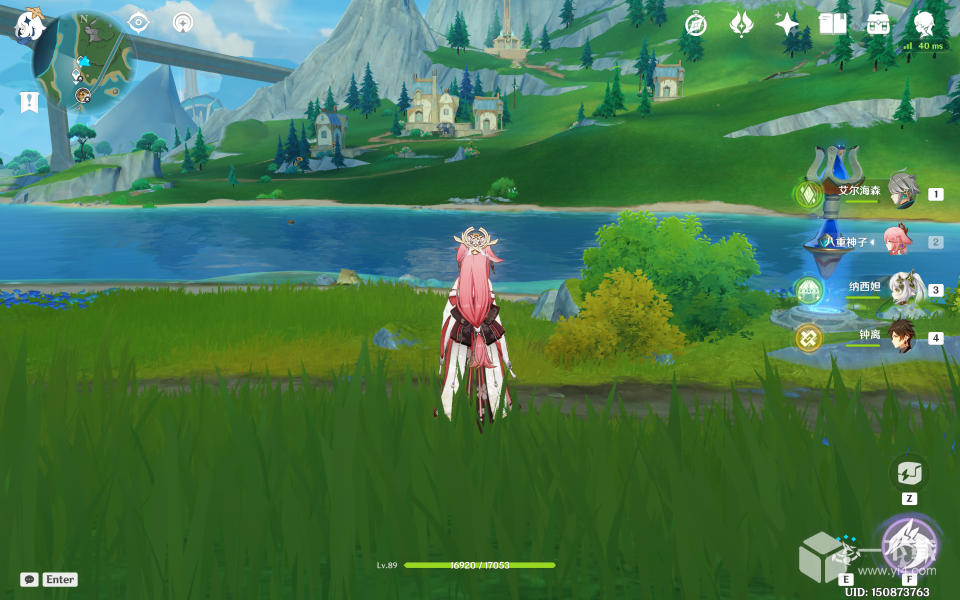960x600 pixels.
Task: Open the signal-wave icon next to the minimap
Action: tap(182, 23)
